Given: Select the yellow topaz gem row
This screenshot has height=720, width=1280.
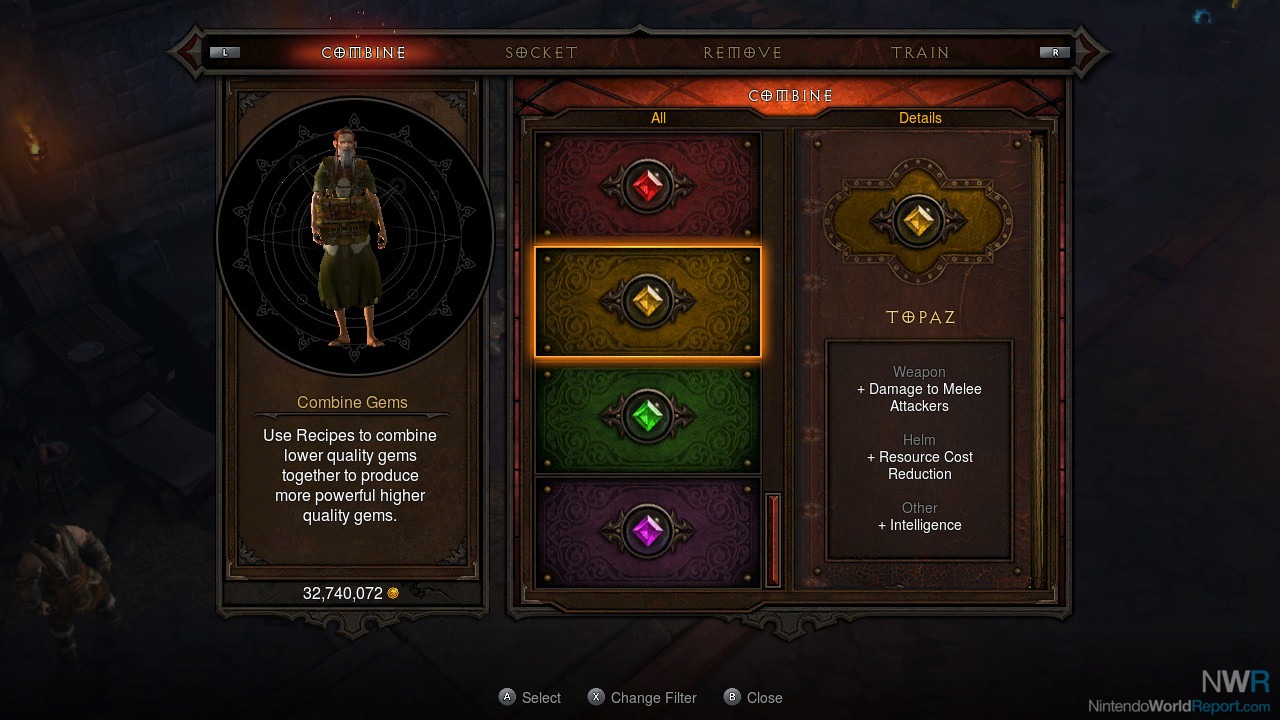Looking at the screenshot, I should click(648, 302).
